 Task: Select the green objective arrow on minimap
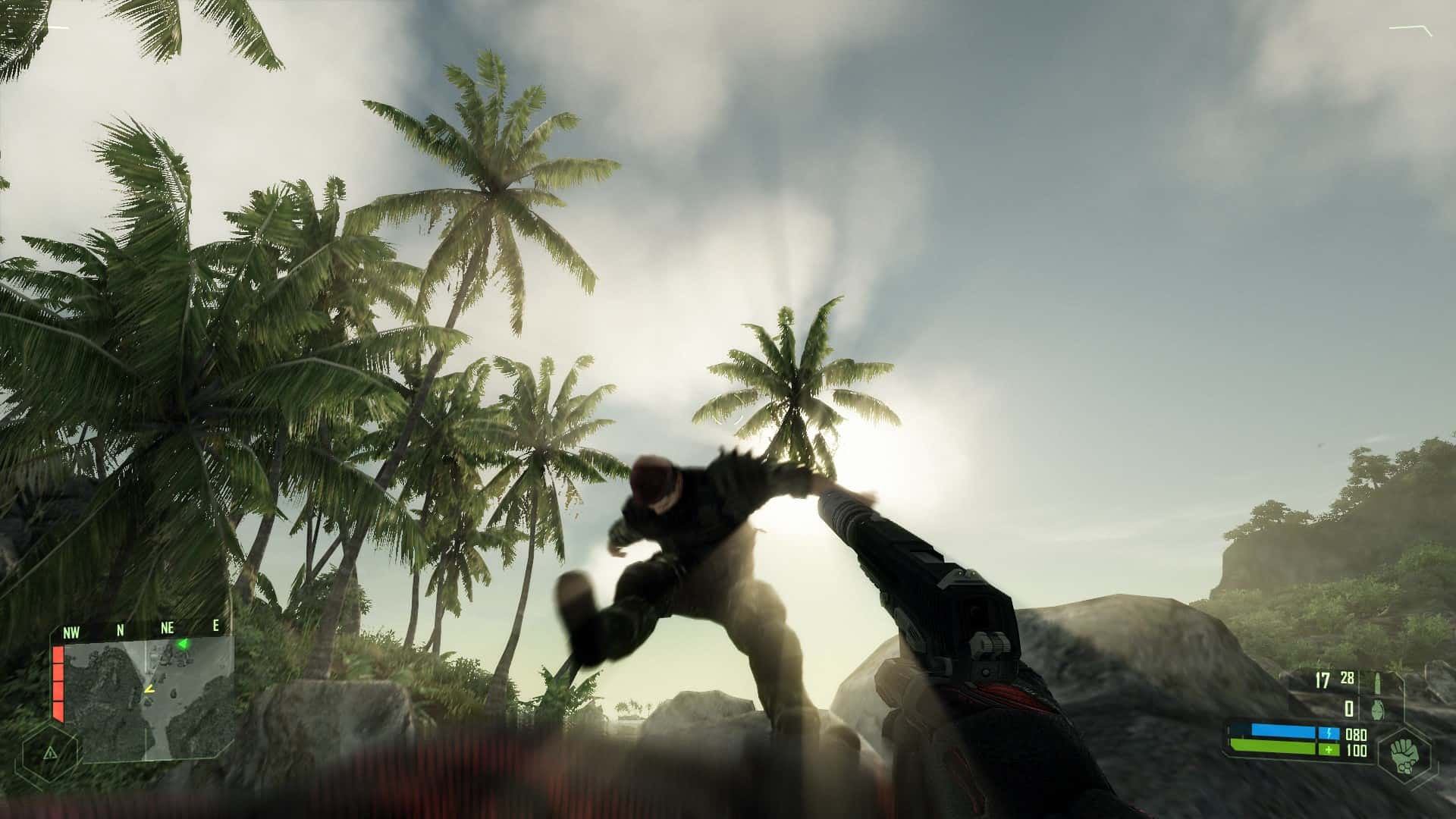click(182, 643)
